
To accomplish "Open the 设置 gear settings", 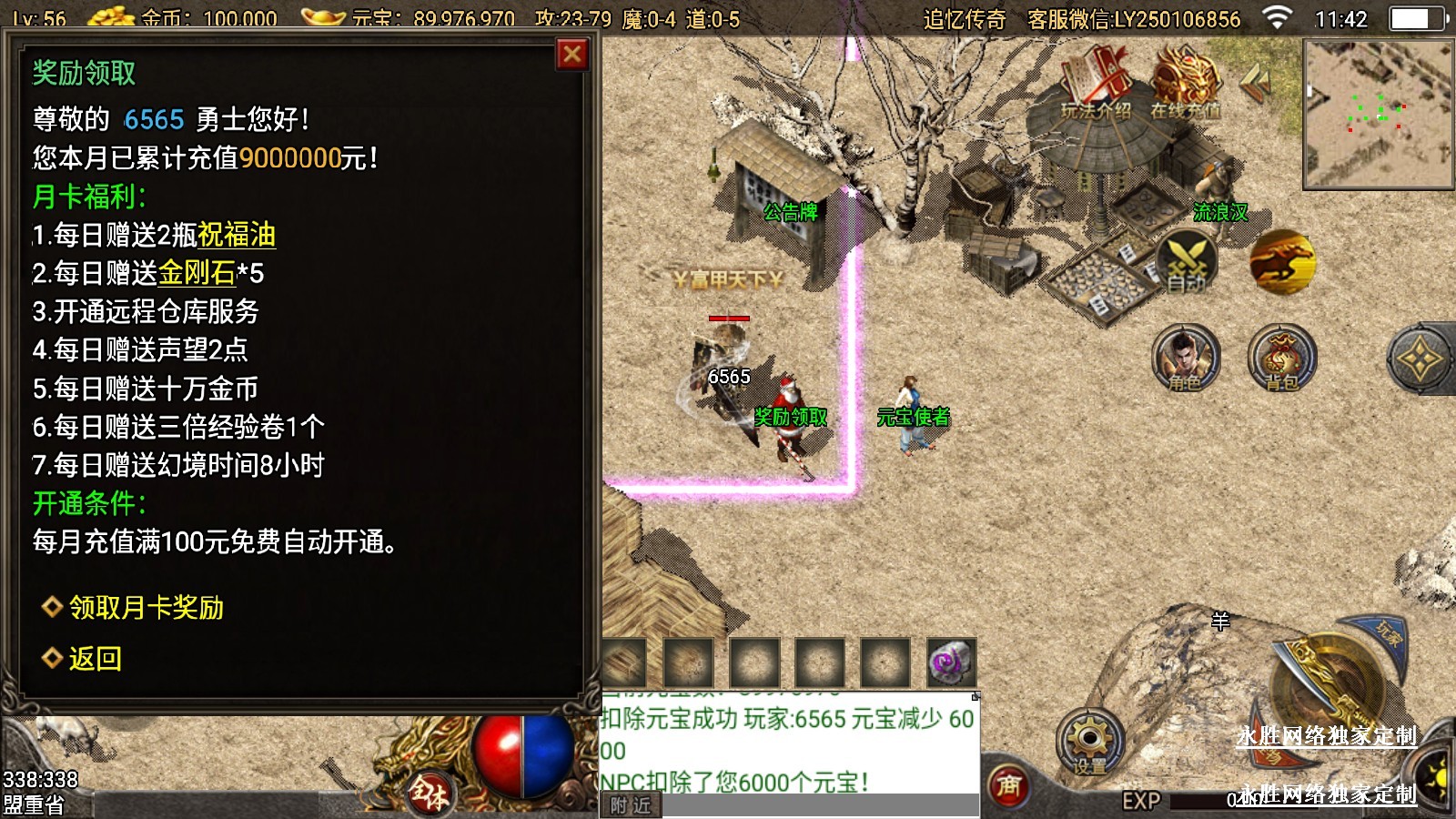I will [x=1089, y=742].
